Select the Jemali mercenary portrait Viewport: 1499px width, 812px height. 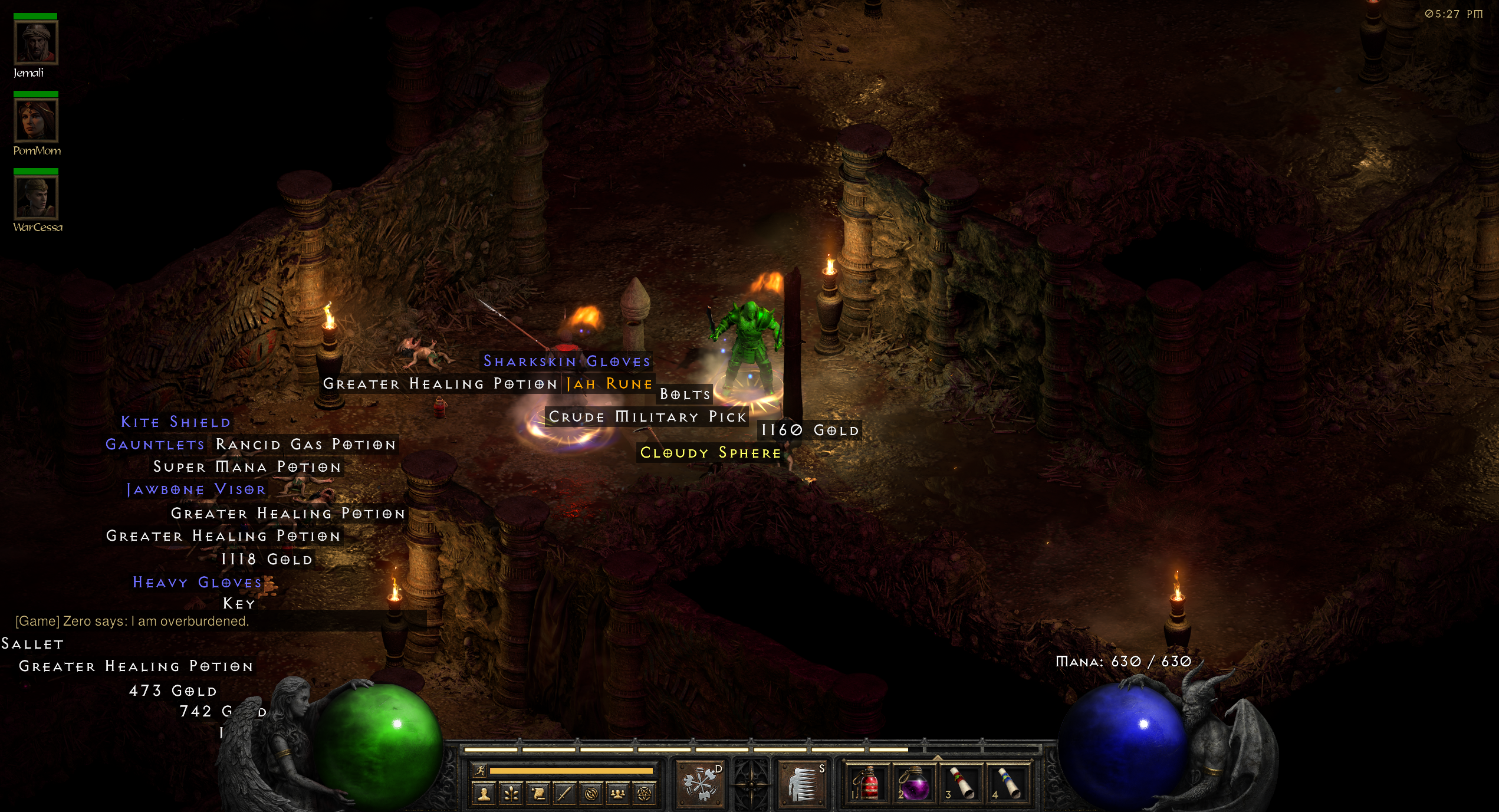tap(36, 42)
